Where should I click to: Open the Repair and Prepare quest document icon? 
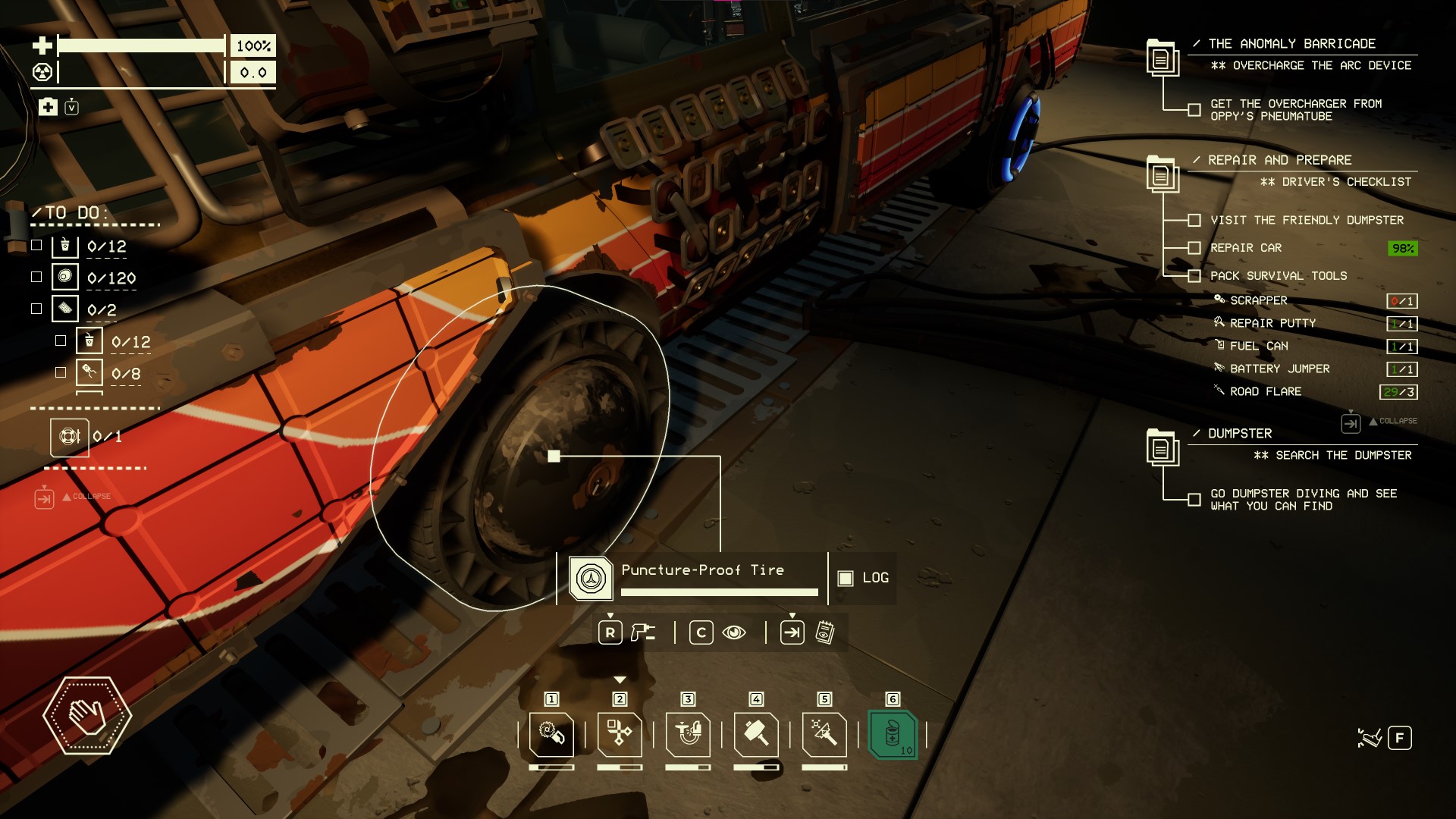coord(1161,174)
